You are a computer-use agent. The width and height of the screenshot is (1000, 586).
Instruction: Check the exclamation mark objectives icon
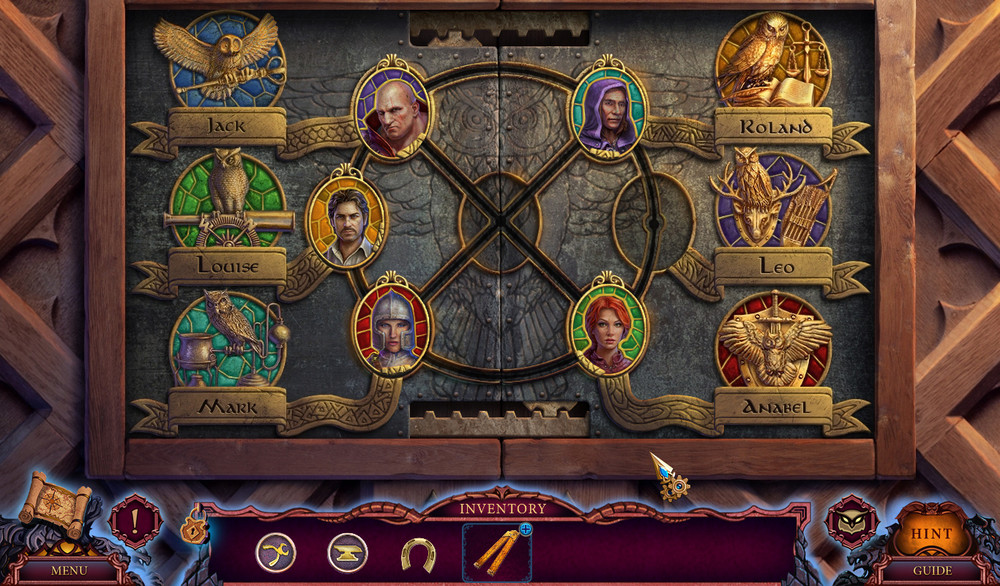135,521
